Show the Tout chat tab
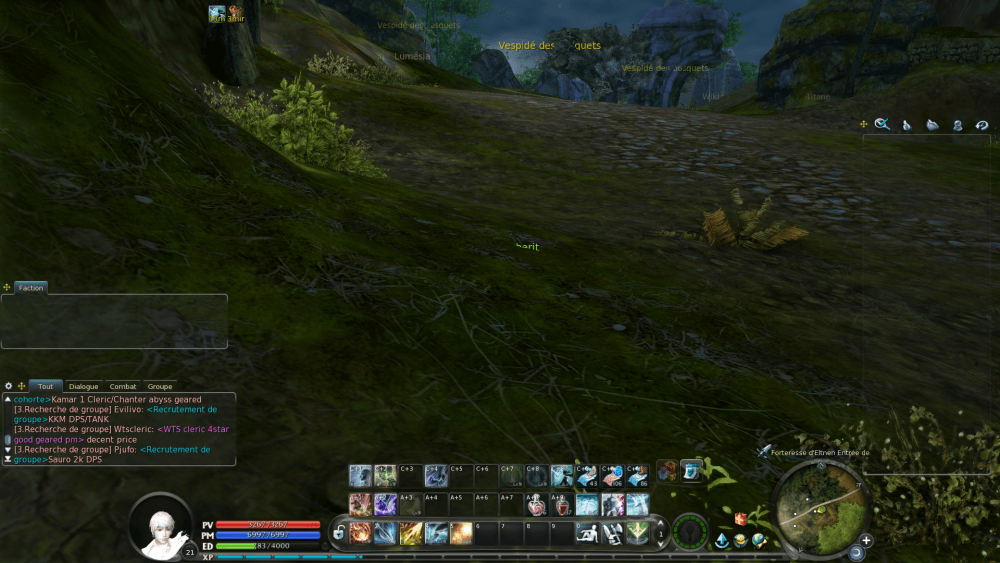This screenshot has height=563, width=1000. [46, 386]
